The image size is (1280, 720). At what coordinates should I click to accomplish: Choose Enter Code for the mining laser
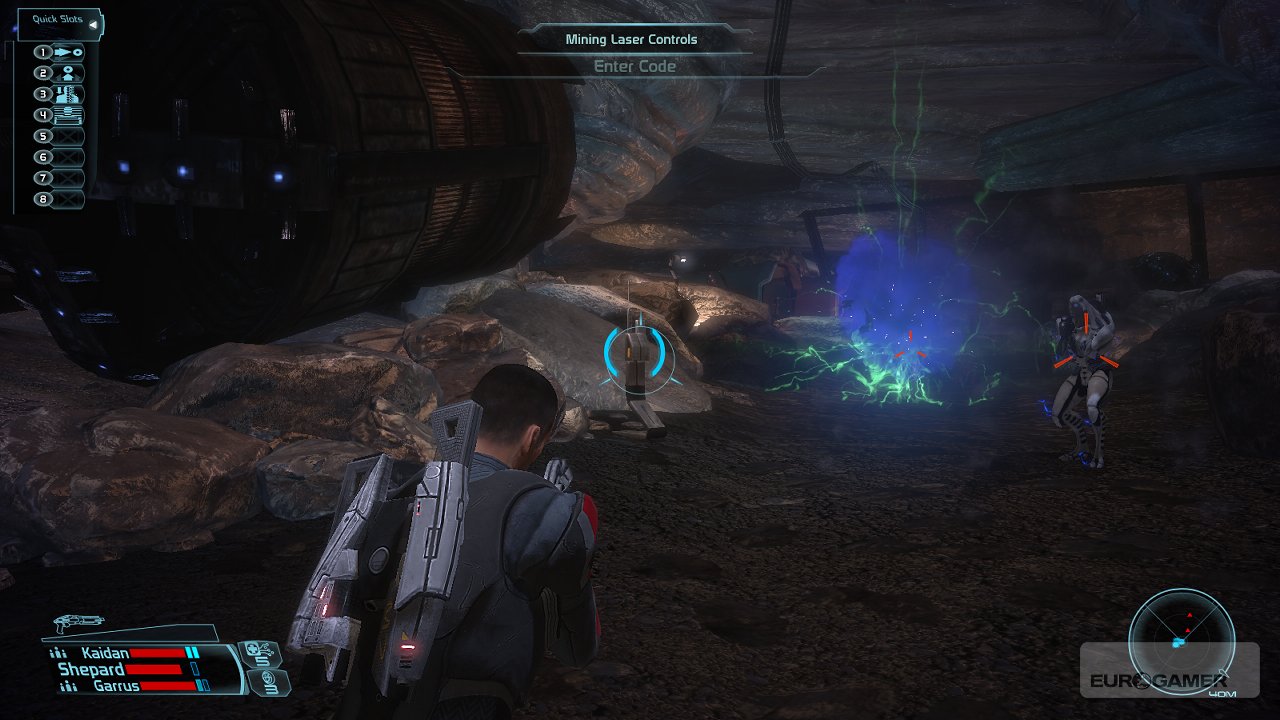click(635, 67)
